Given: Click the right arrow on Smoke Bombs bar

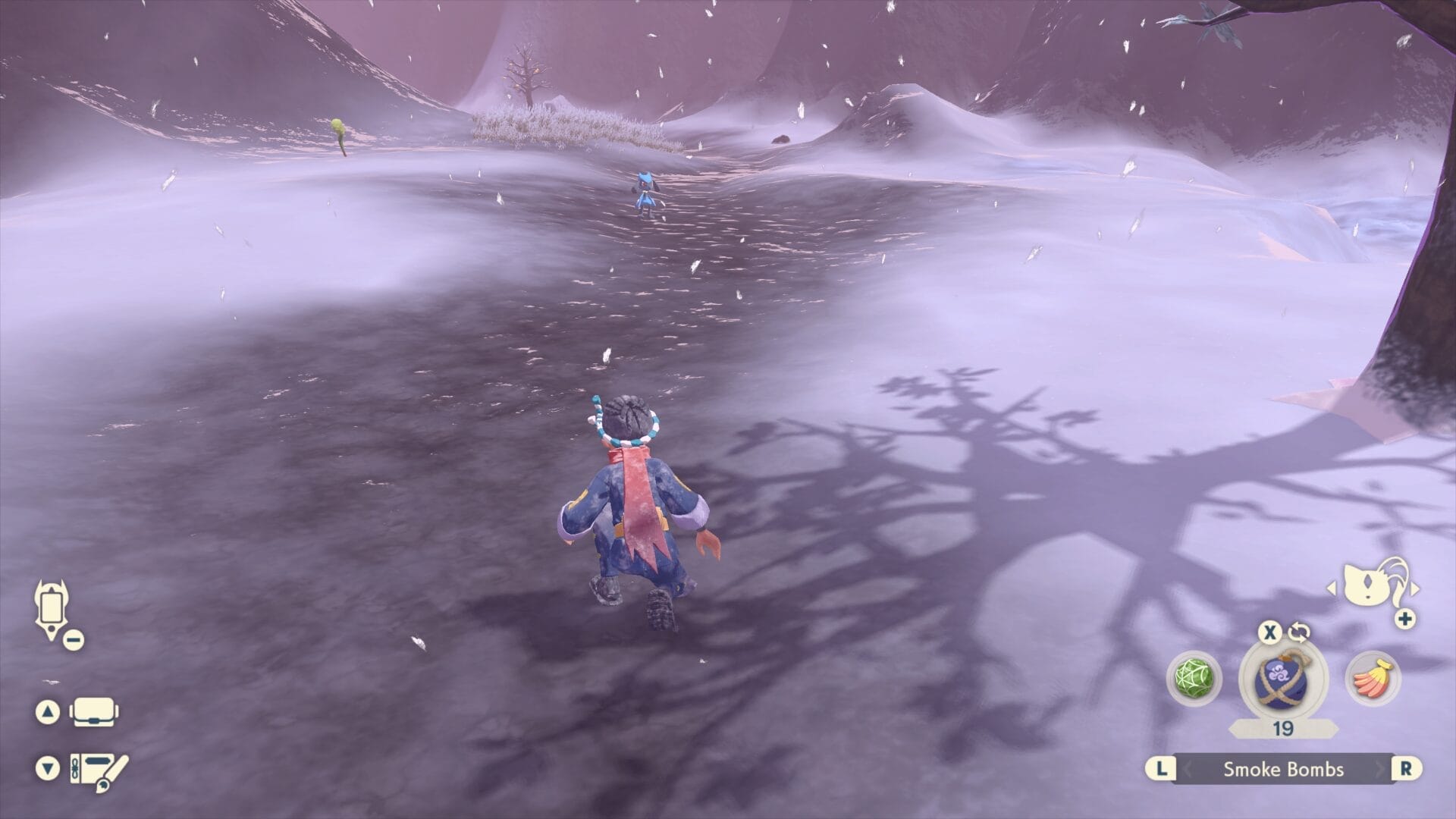Looking at the screenshot, I should pos(1380,769).
